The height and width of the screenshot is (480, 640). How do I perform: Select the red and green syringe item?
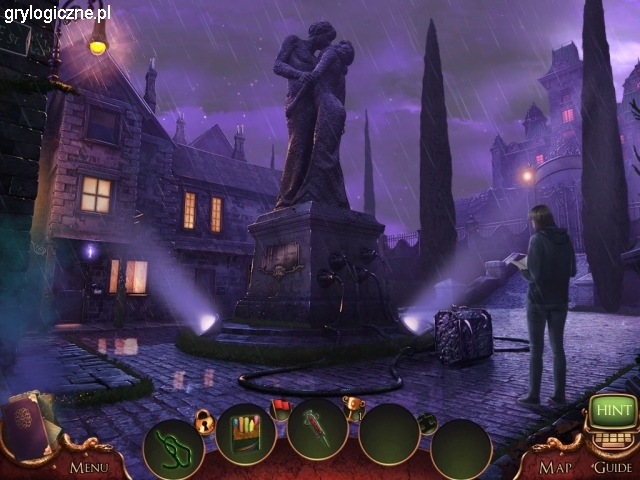click(x=317, y=430)
